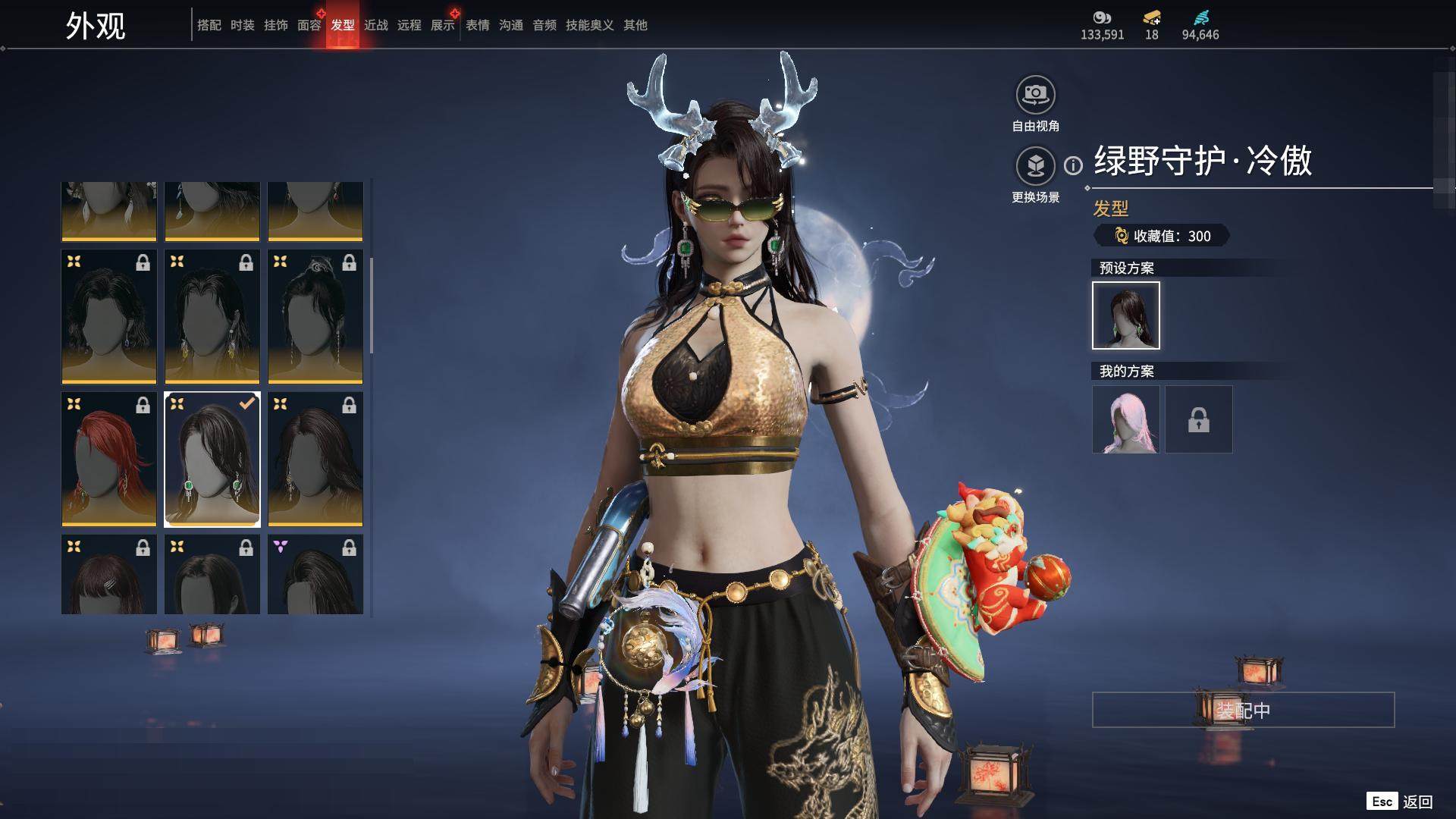This screenshot has height=819, width=1456.
Task: Go to the 面容 tab
Action: tap(309, 25)
